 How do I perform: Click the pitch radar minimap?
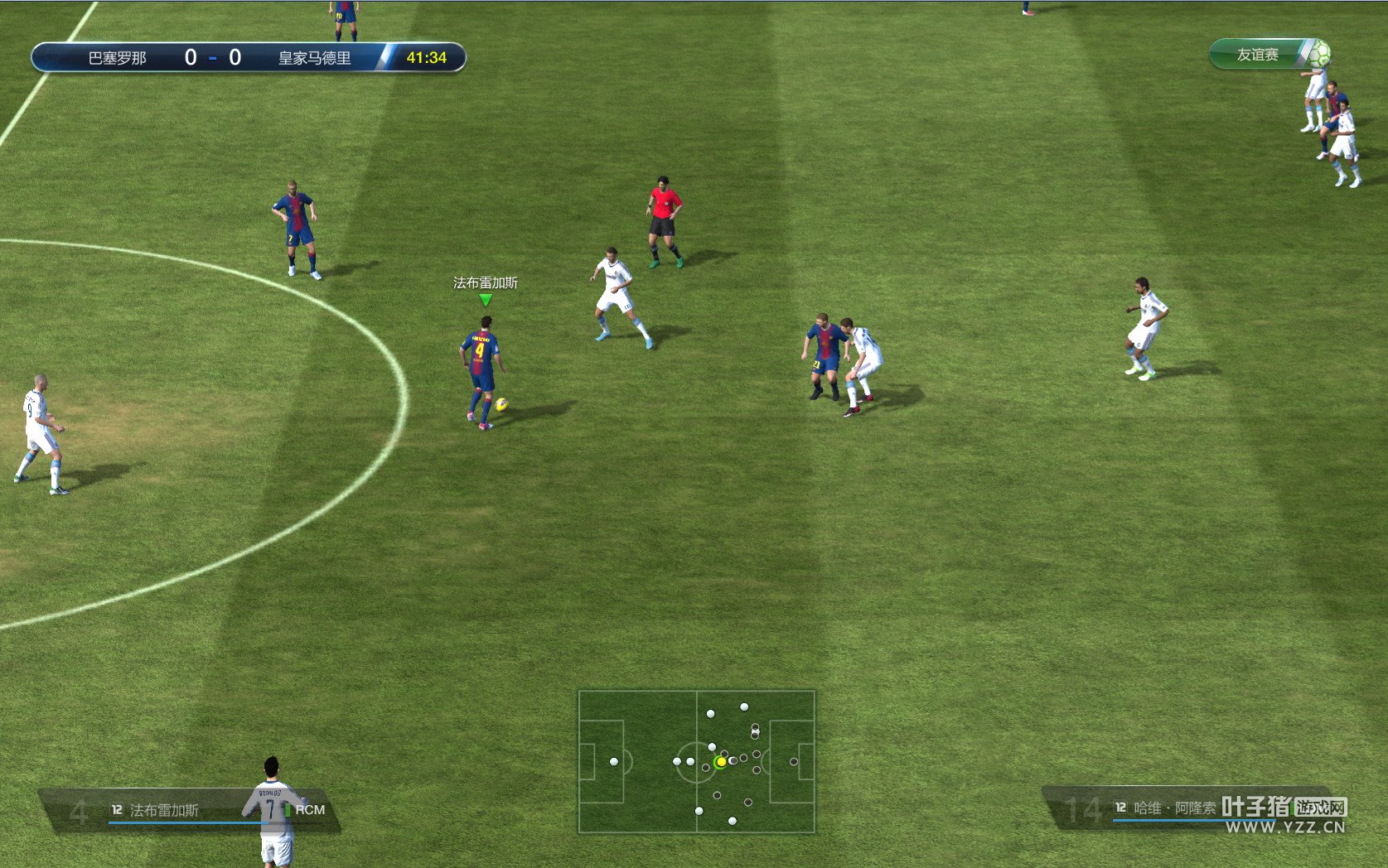point(696,761)
